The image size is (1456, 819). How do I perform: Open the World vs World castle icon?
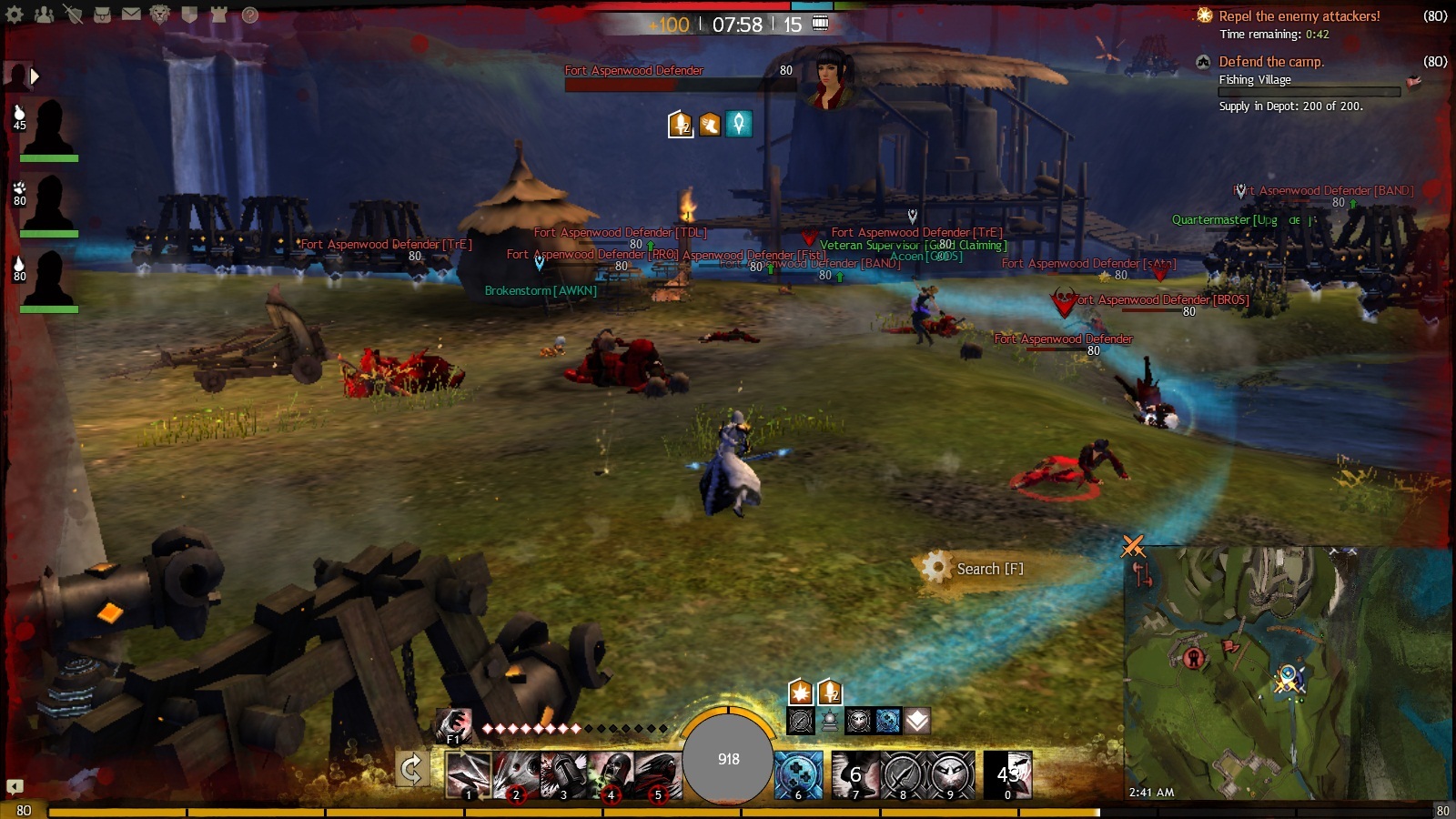pos(218,15)
